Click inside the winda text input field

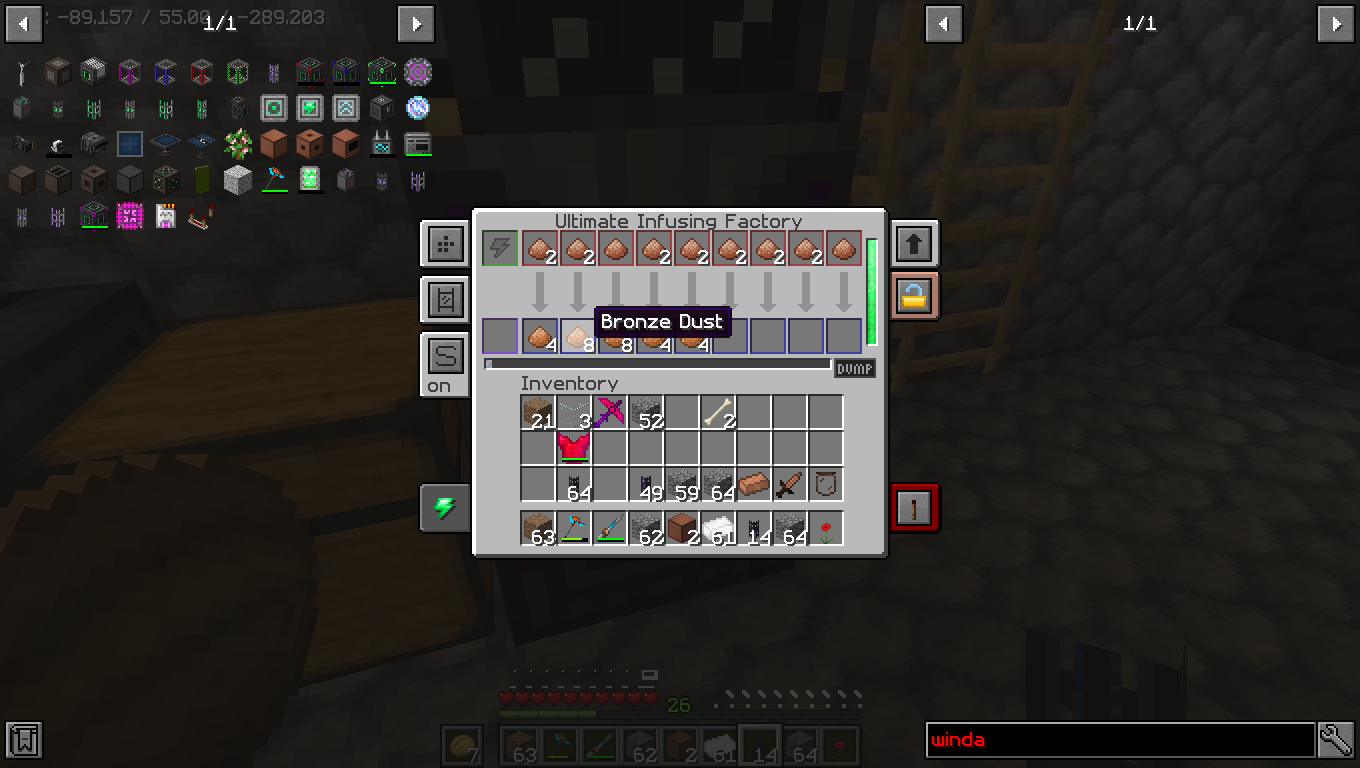coord(1120,740)
